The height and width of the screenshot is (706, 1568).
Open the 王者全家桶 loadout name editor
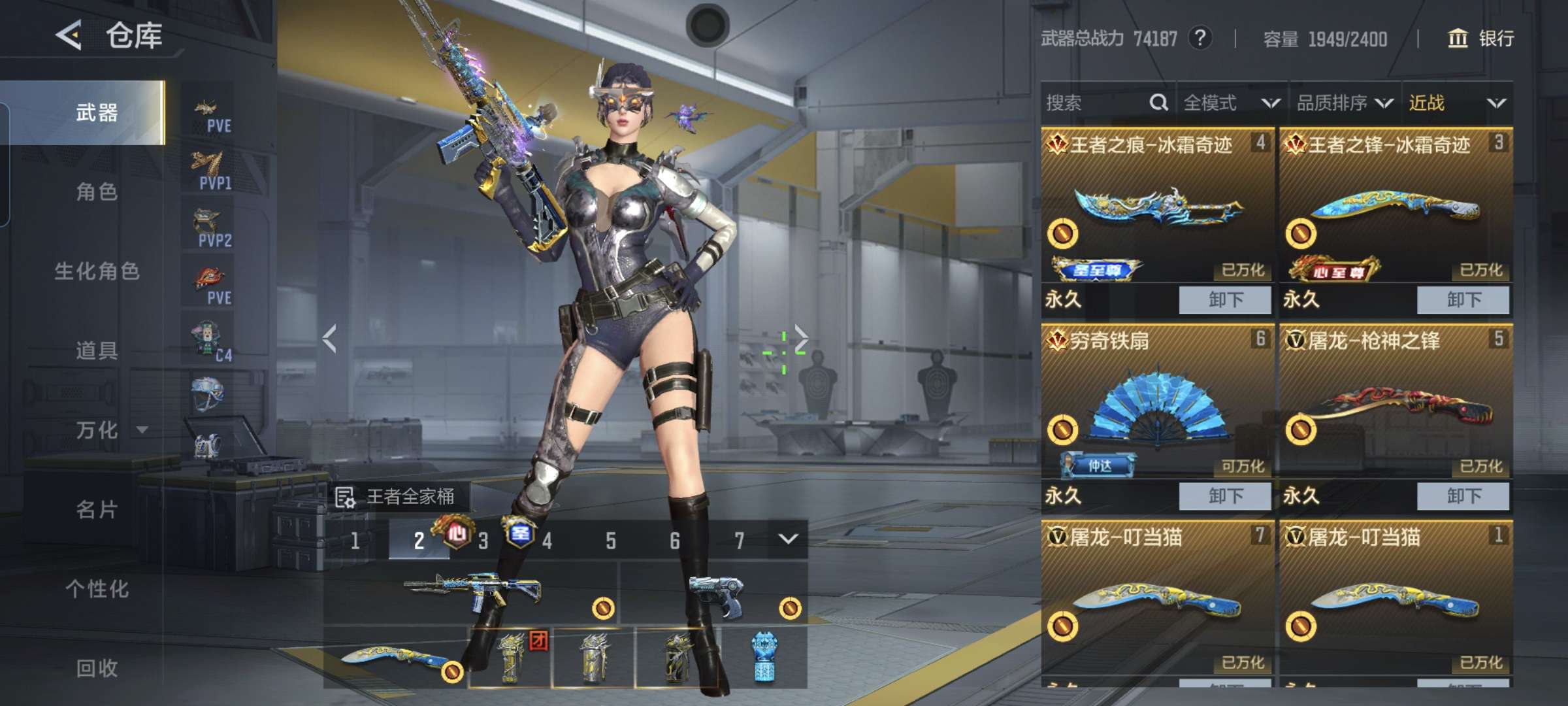399,497
